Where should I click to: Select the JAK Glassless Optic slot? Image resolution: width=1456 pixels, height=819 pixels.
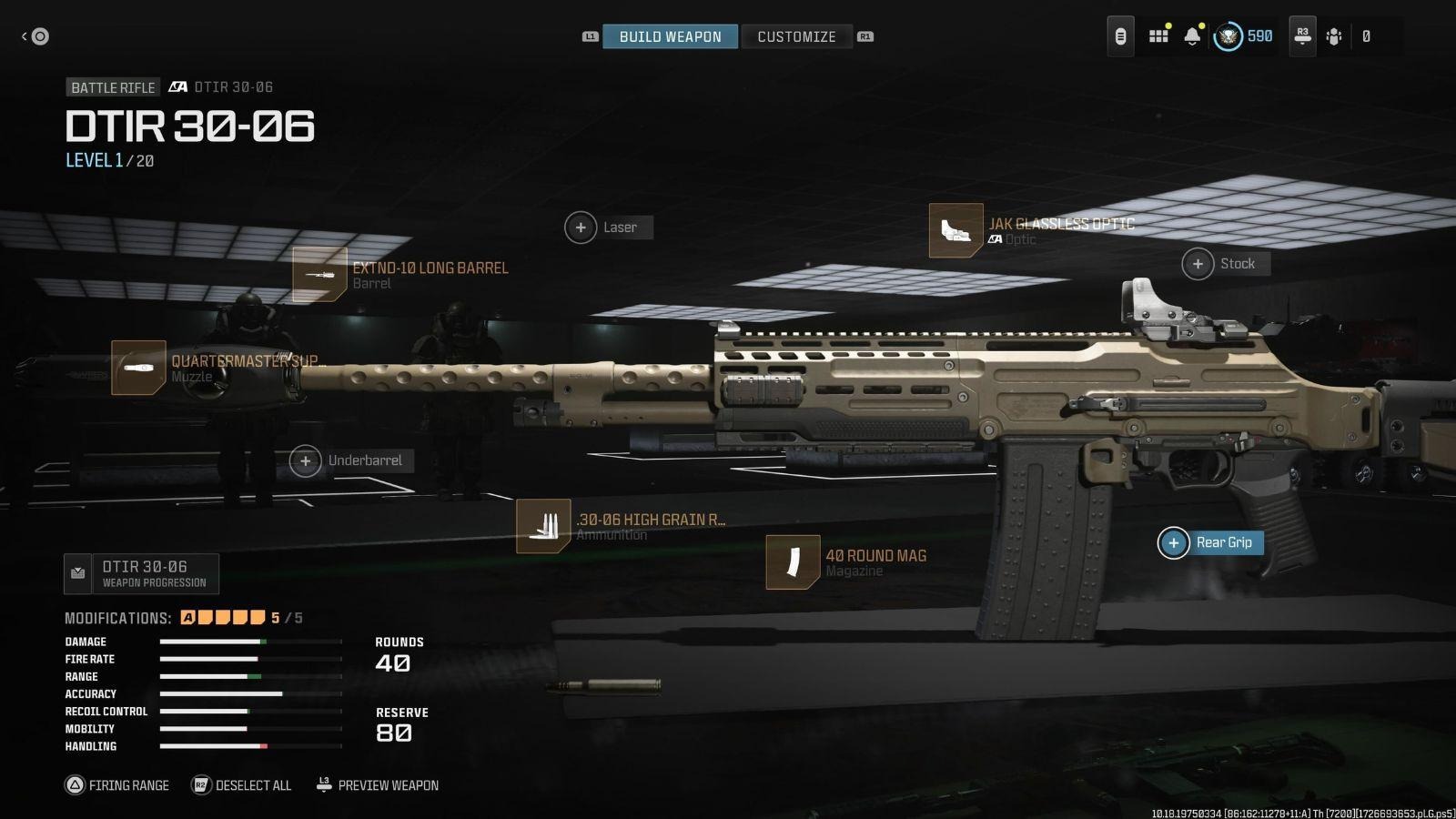pos(956,230)
